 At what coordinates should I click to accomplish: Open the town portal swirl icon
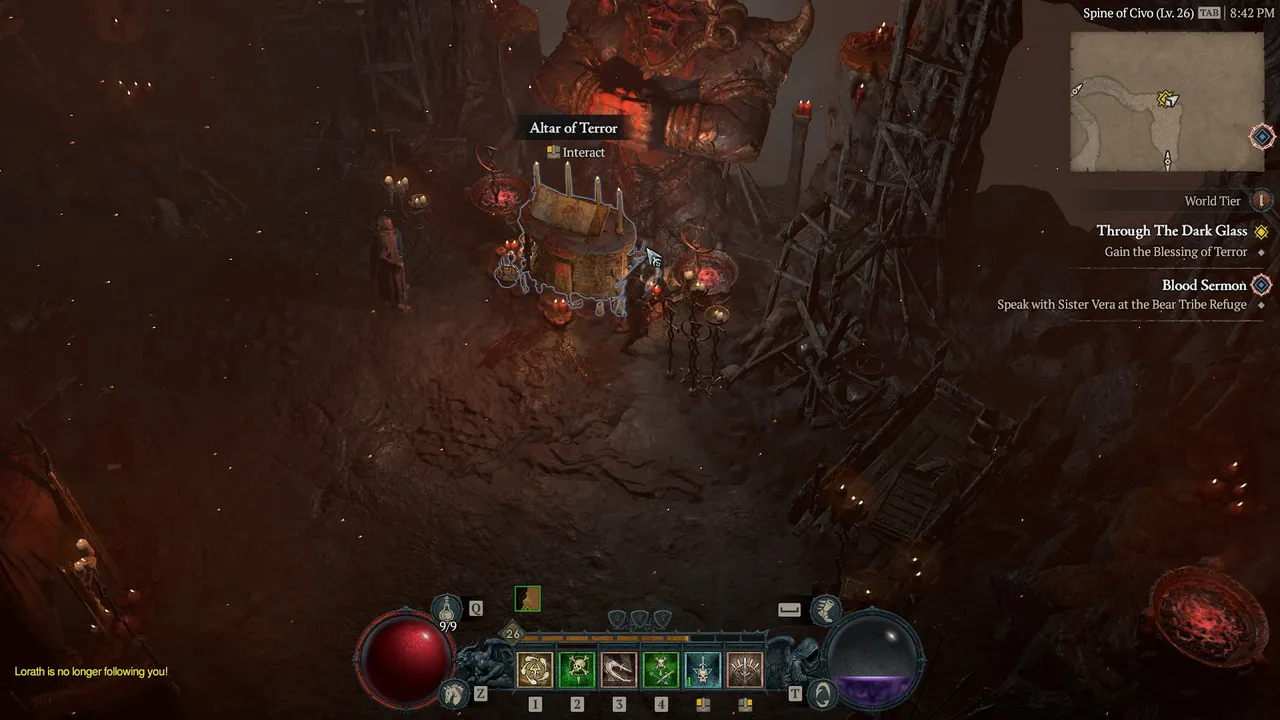click(822, 692)
